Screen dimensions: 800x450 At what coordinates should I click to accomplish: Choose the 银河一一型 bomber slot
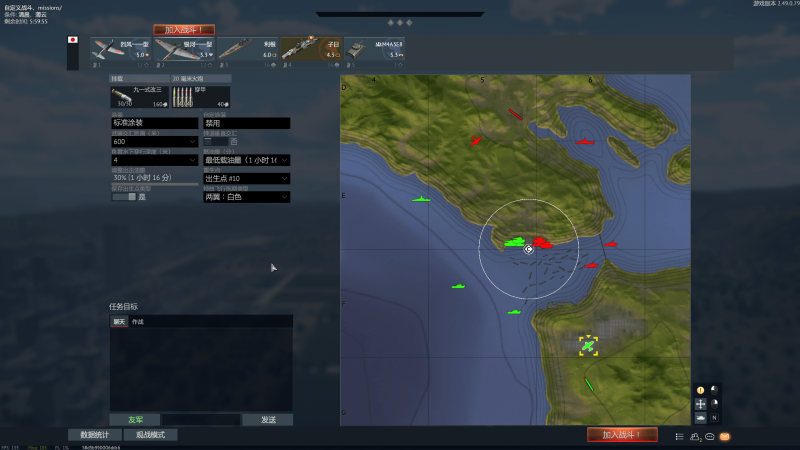(x=184, y=49)
